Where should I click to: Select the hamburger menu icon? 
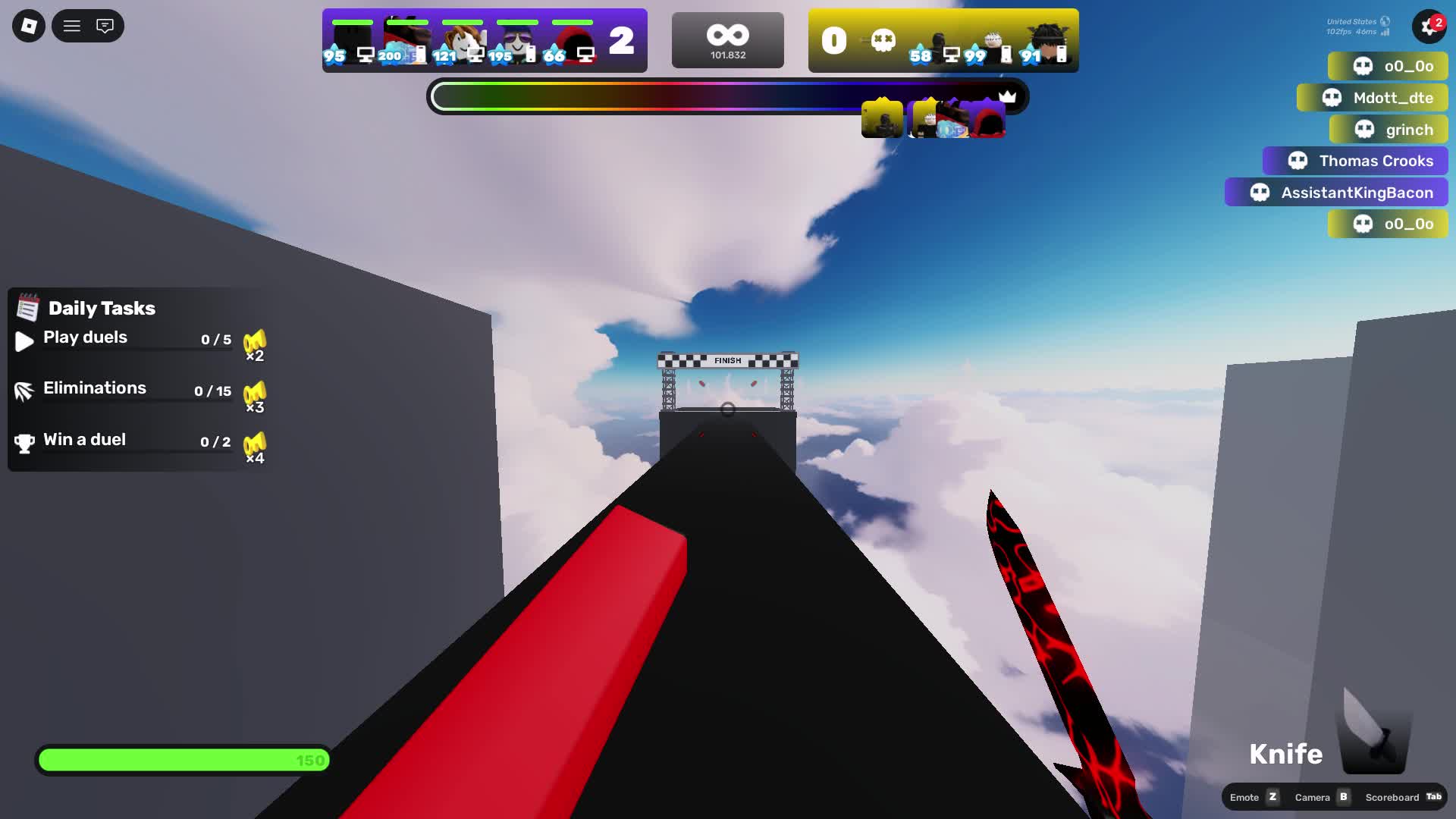[x=71, y=25]
